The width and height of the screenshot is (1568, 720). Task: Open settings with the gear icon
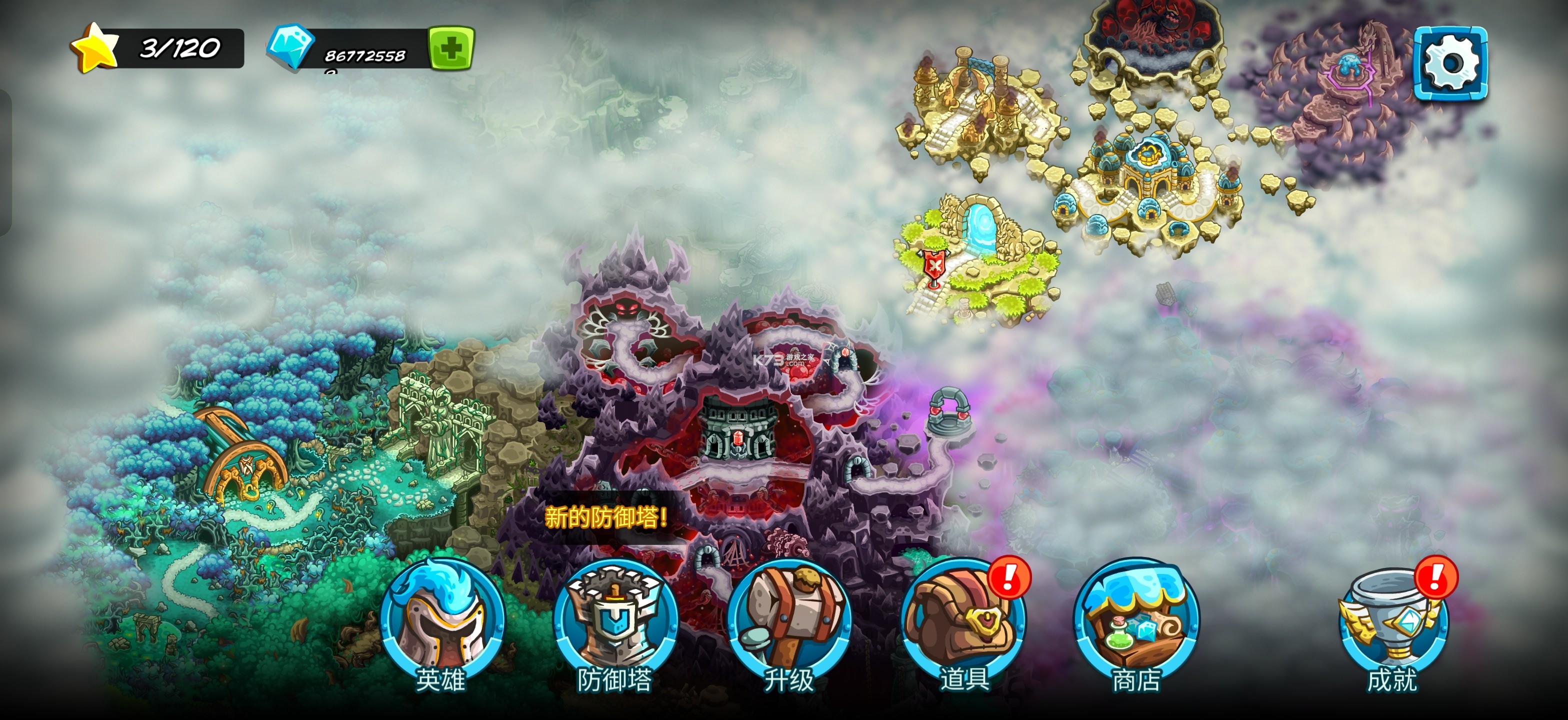pyautogui.click(x=1450, y=62)
